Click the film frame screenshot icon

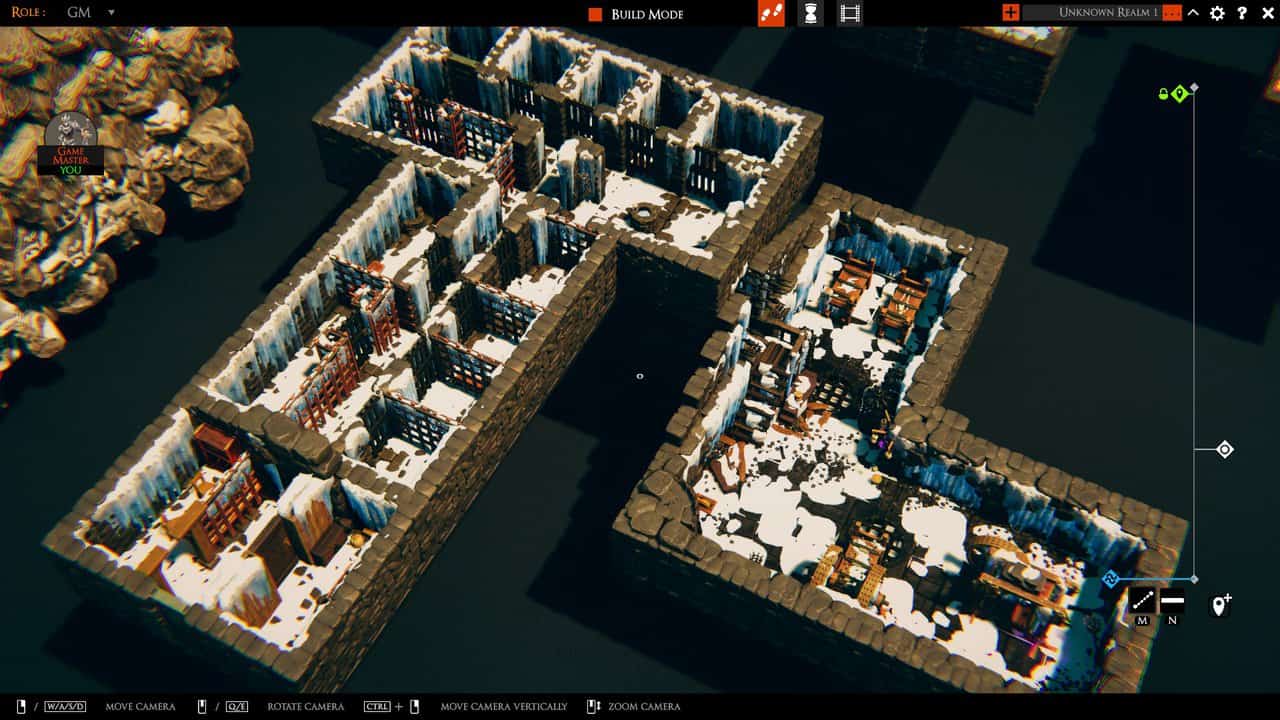pyautogui.click(x=849, y=13)
